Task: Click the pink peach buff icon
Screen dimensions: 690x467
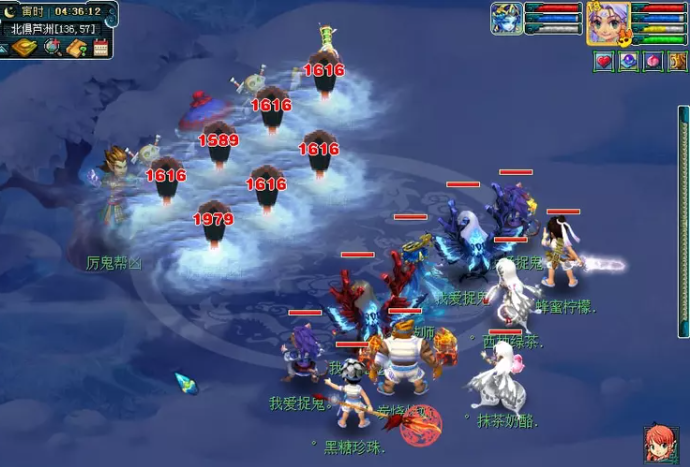Action: (x=652, y=61)
